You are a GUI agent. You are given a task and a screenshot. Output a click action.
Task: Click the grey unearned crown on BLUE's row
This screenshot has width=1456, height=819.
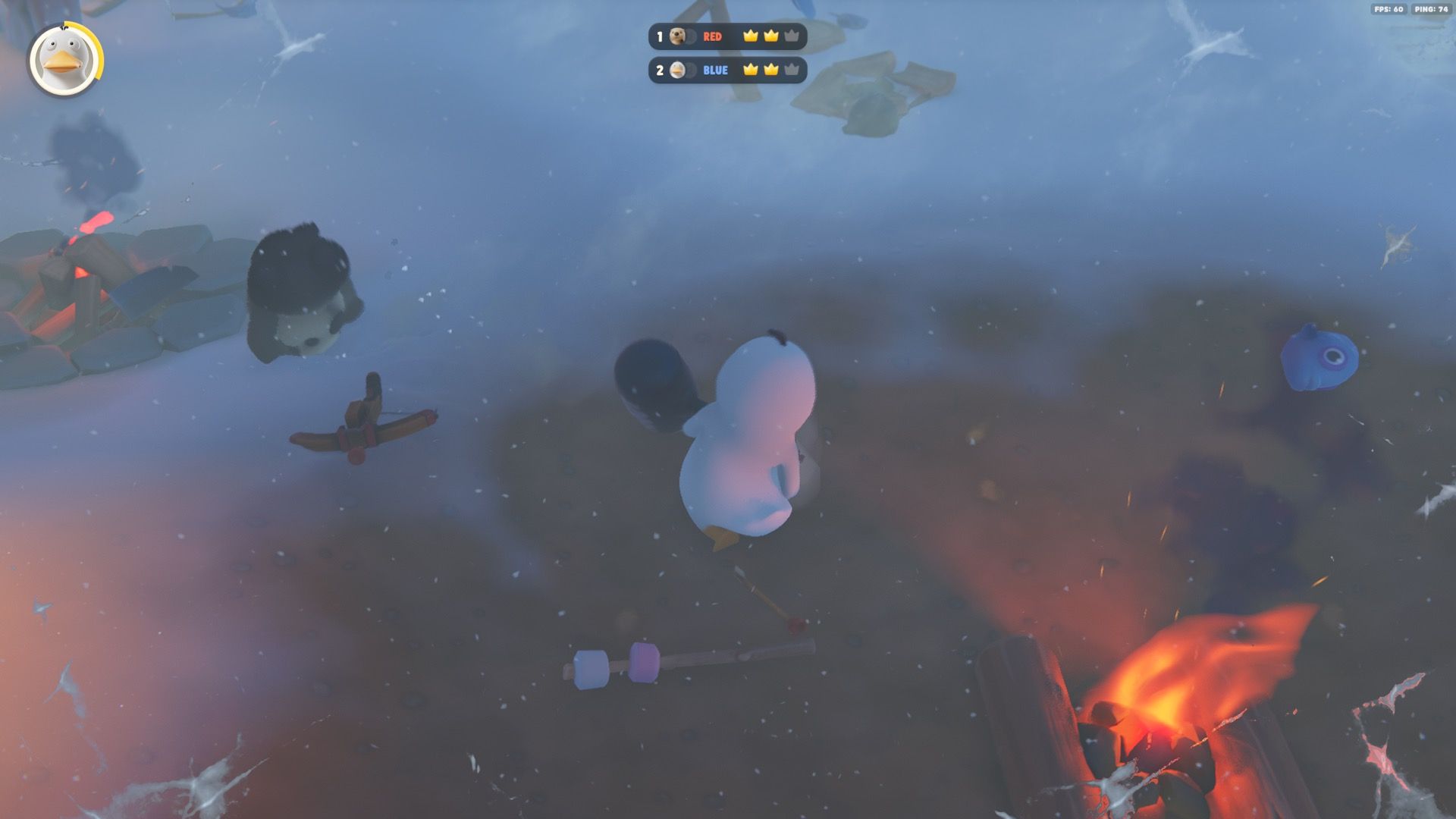pyautogui.click(x=792, y=71)
